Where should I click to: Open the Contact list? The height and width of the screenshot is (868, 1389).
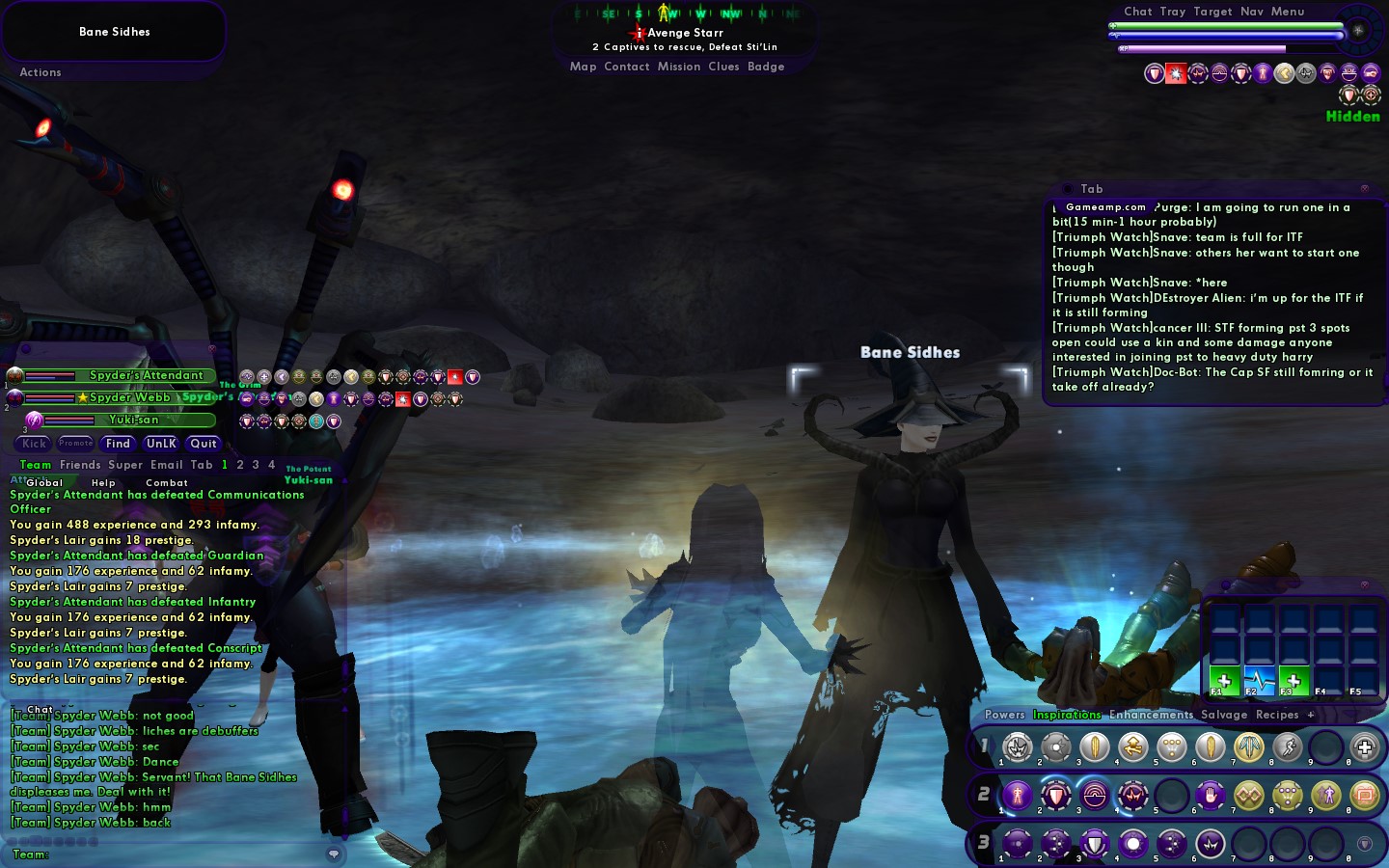pyautogui.click(x=627, y=67)
